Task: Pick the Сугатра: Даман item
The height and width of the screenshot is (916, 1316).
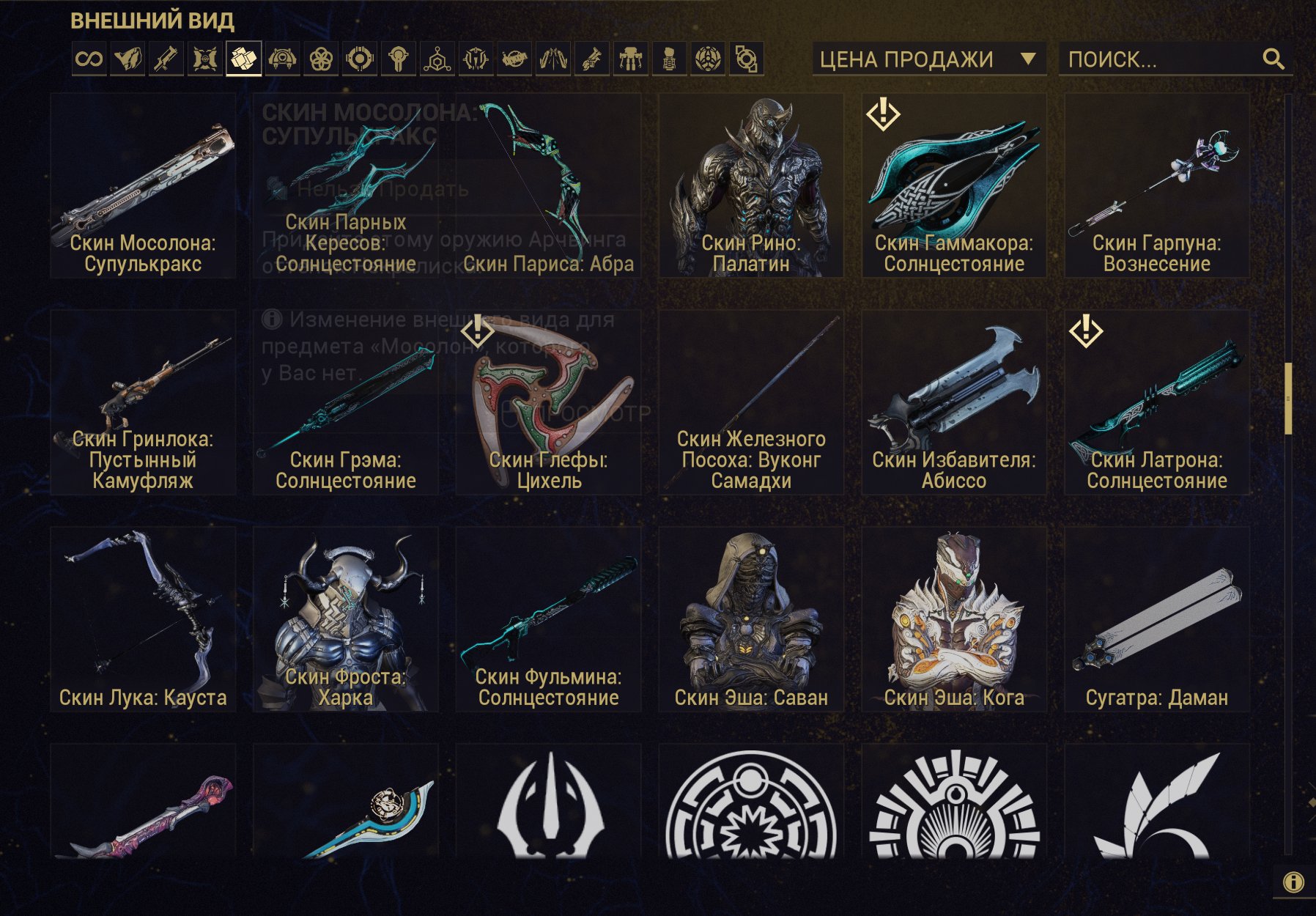Action: tap(1157, 619)
